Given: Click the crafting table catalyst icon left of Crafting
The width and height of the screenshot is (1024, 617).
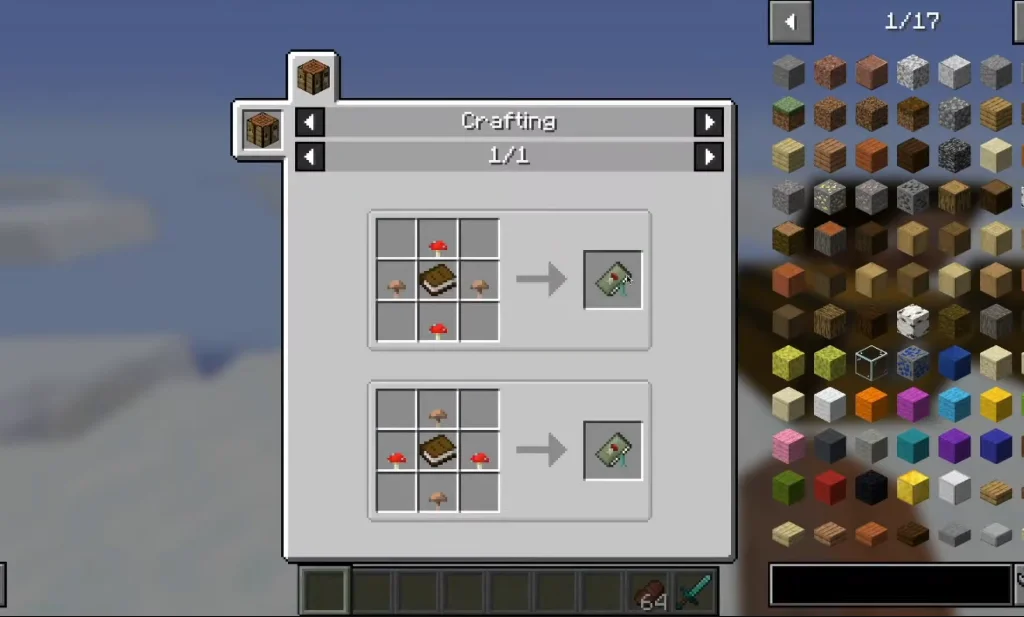Looking at the screenshot, I should 262,130.
